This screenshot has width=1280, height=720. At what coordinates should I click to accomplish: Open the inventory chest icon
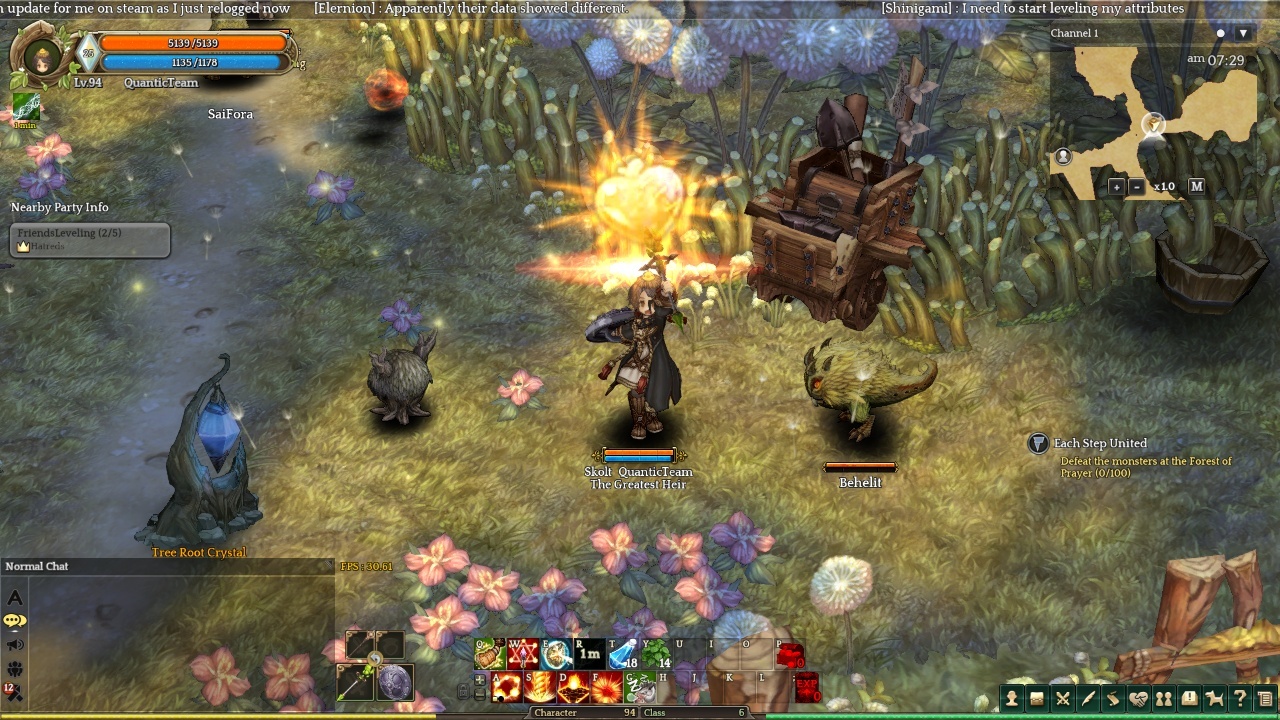pyautogui.click(x=1037, y=699)
